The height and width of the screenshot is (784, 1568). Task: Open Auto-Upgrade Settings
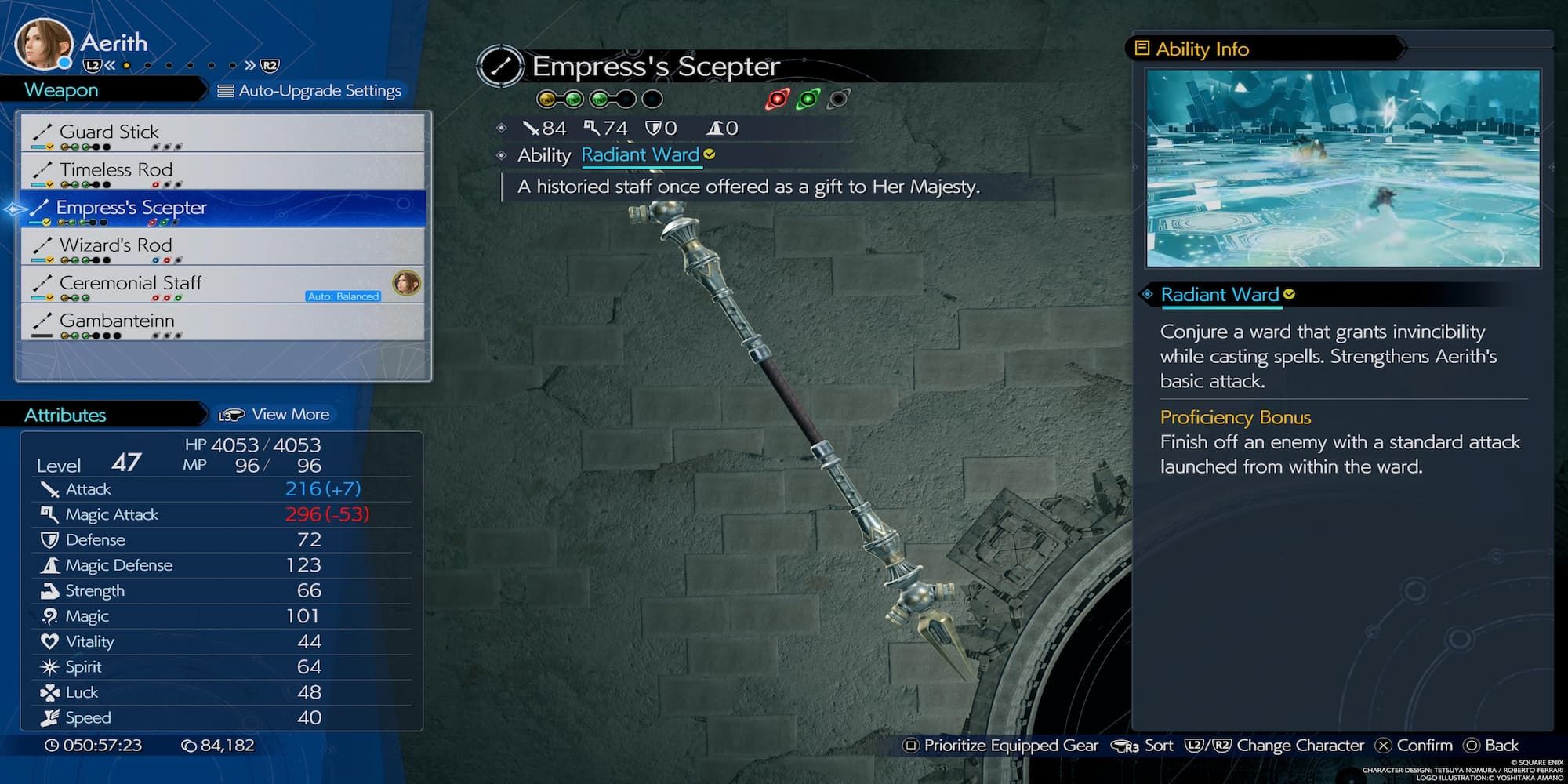[x=312, y=90]
